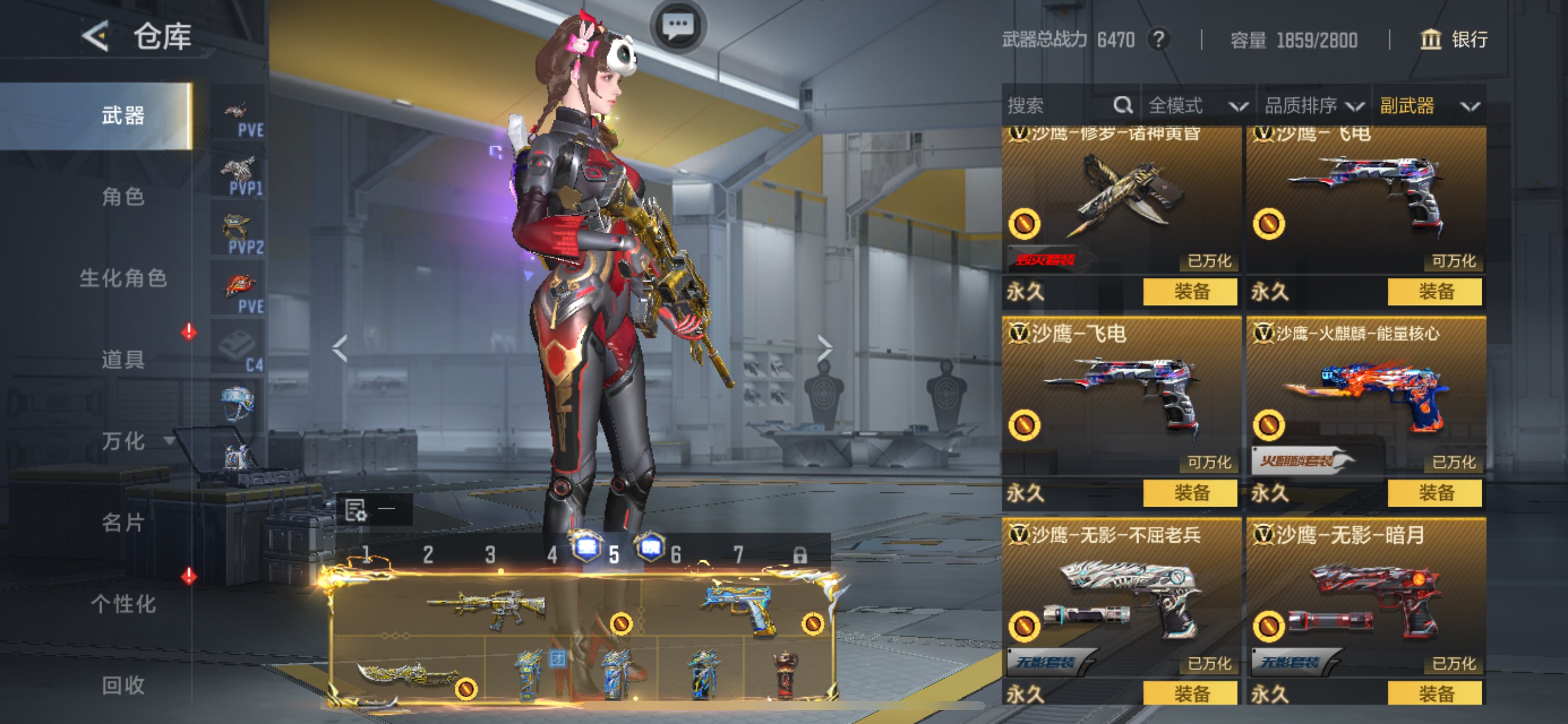The image size is (1568, 724).
Task: Switch to the 角色 character tab
Action: point(123,196)
